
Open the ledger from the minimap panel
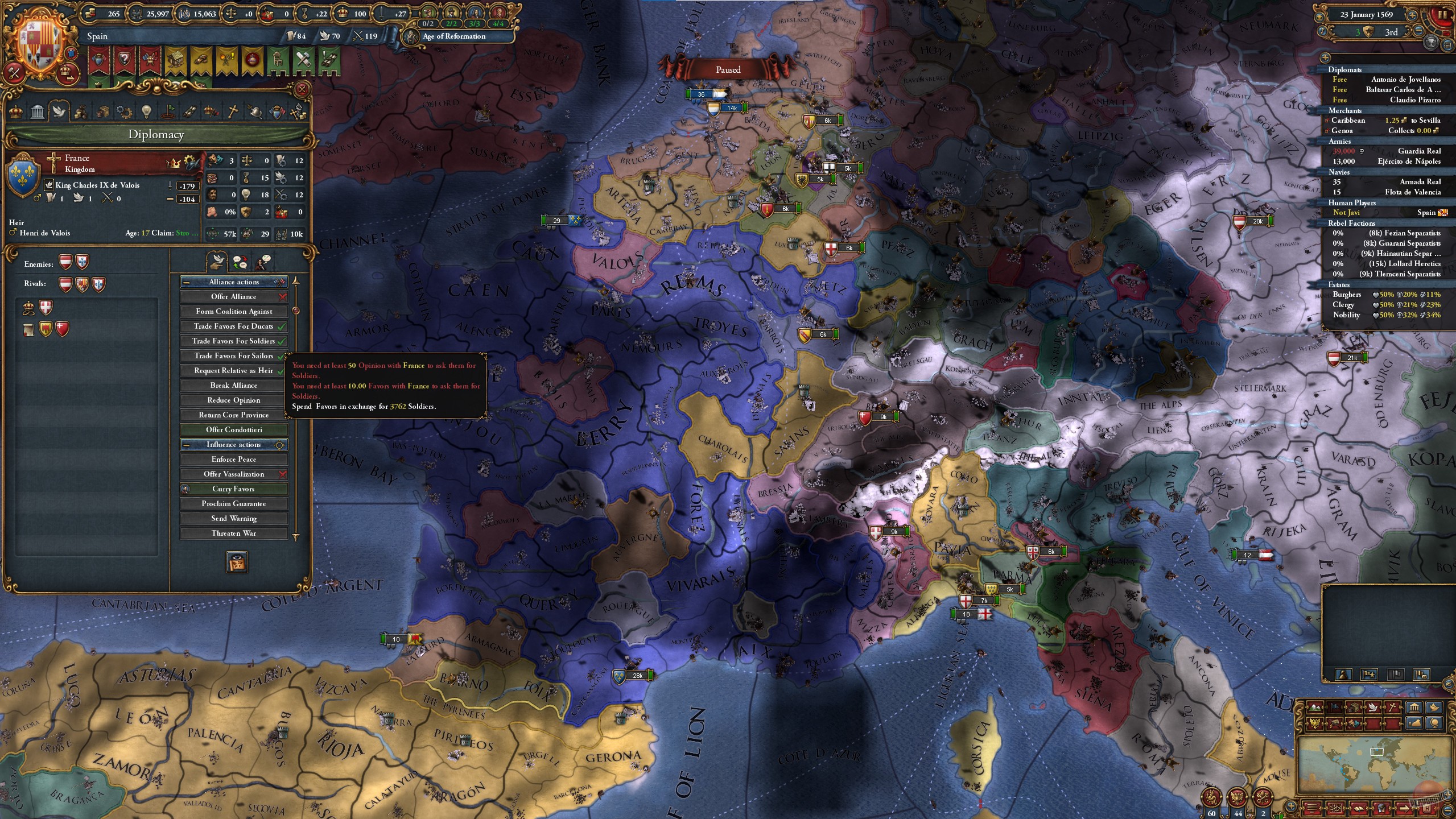(1359, 808)
